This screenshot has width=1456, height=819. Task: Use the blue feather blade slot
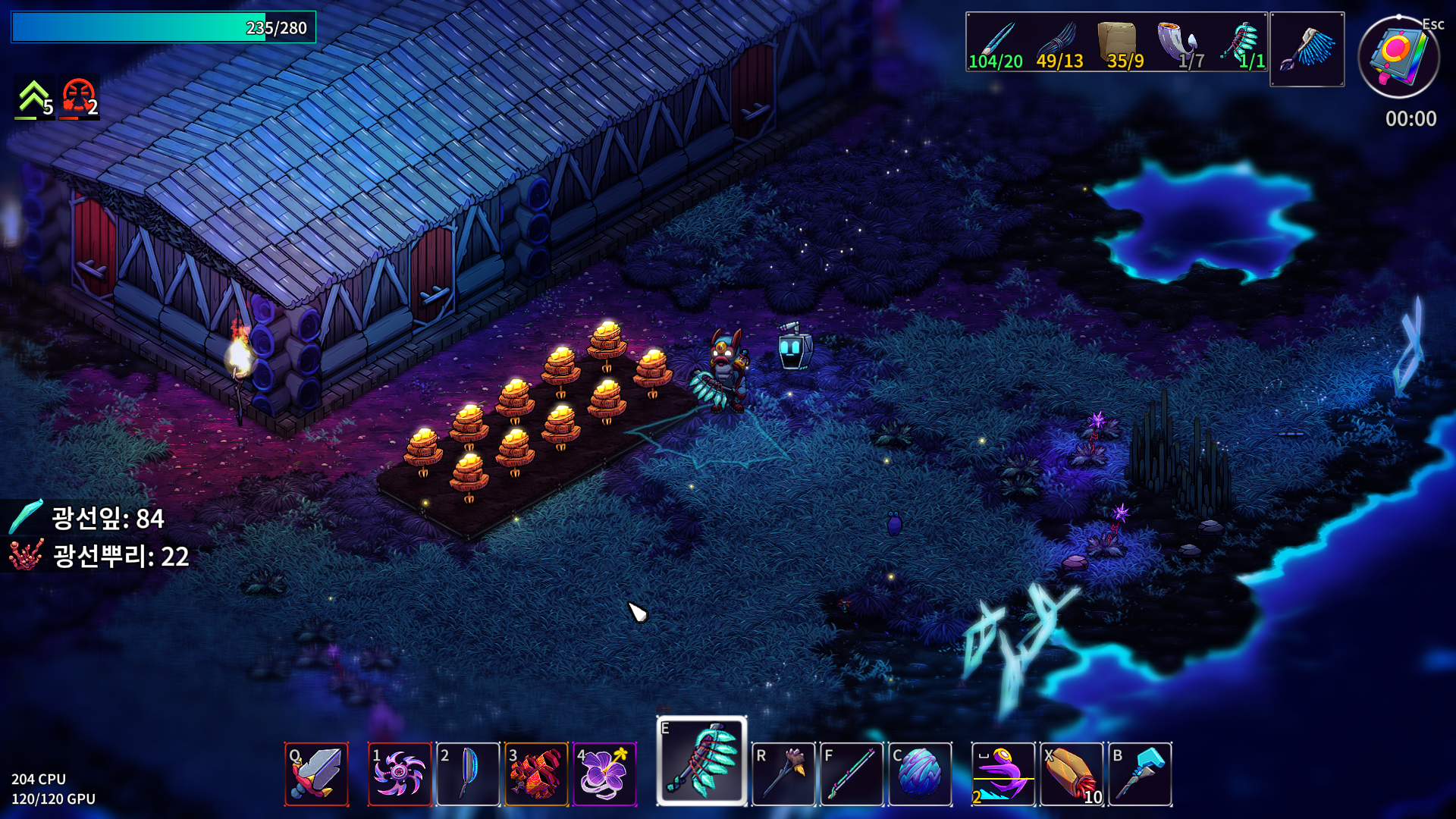(468, 773)
